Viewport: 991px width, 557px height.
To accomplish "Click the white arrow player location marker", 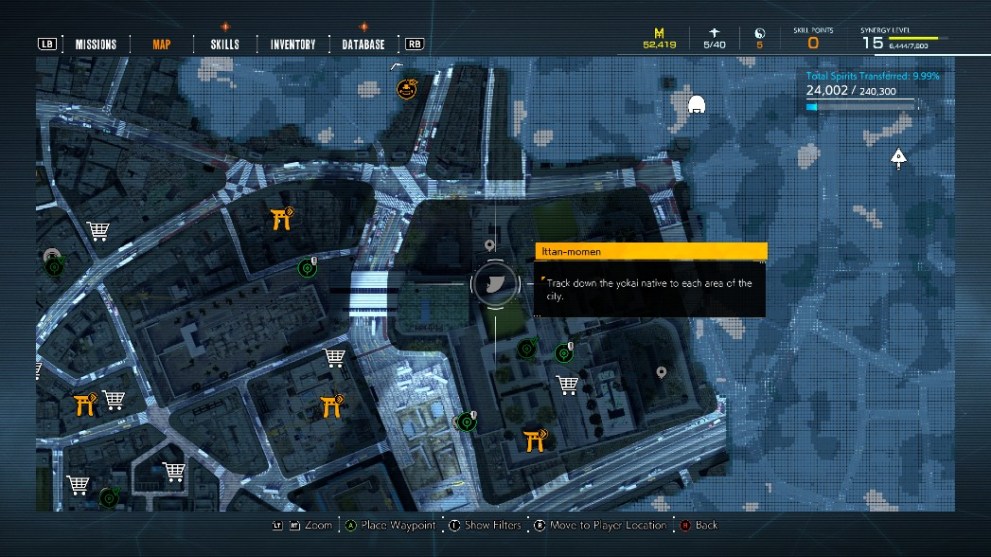I will pyautogui.click(x=898, y=156).
